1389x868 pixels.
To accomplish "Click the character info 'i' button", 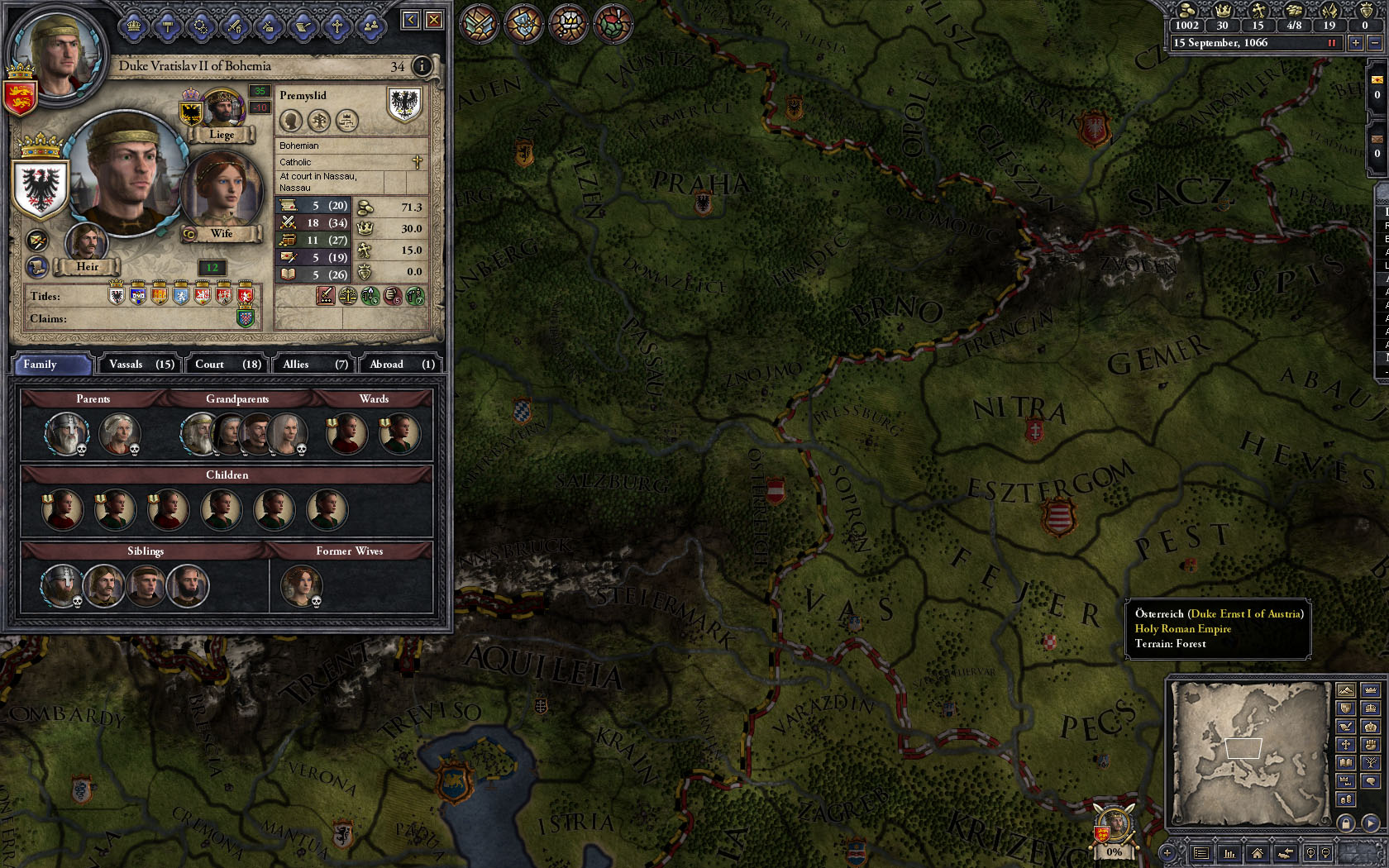I will [422, 66].
